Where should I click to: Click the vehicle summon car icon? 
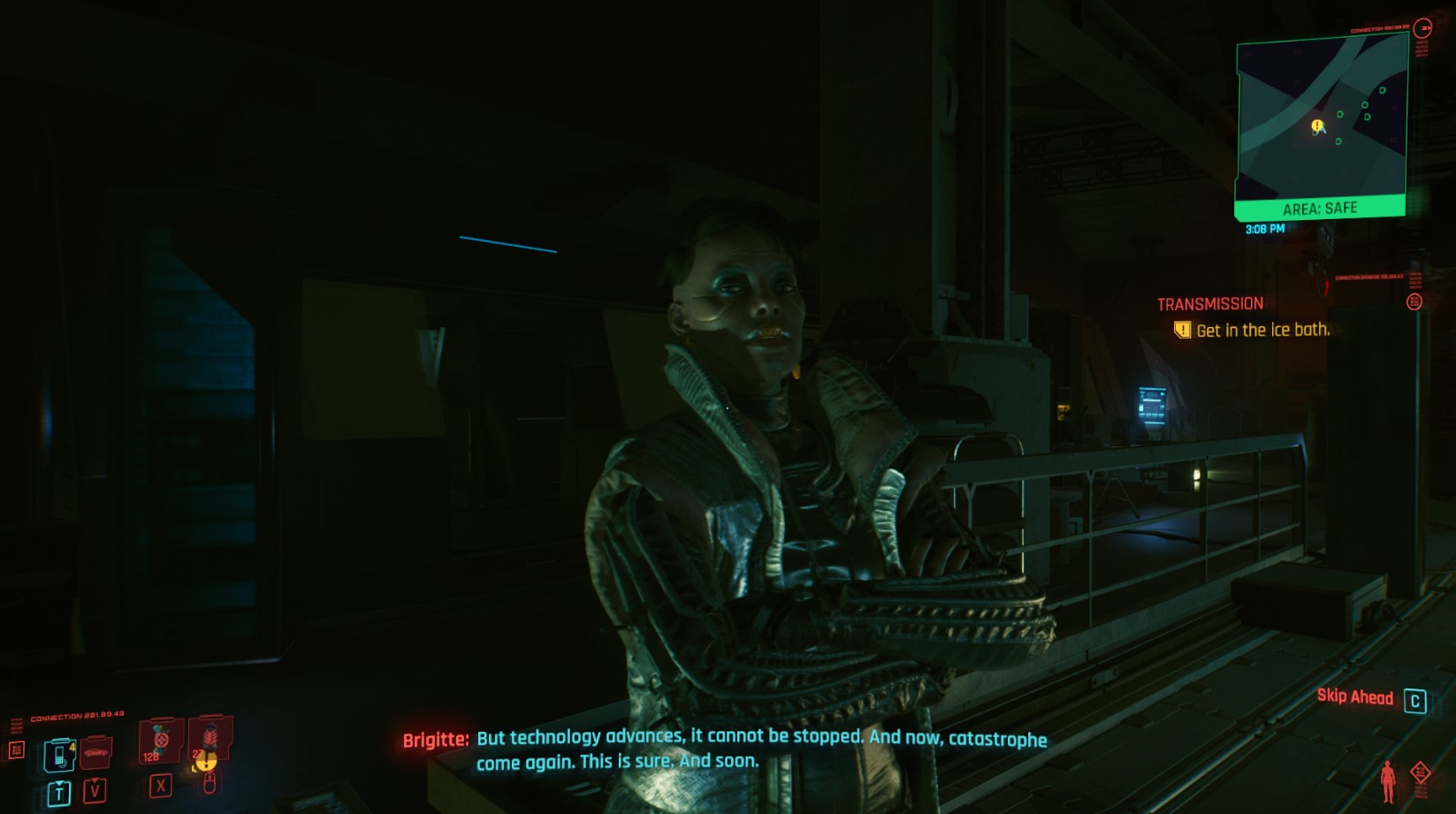pyautogui.click(x=95, y=753)
